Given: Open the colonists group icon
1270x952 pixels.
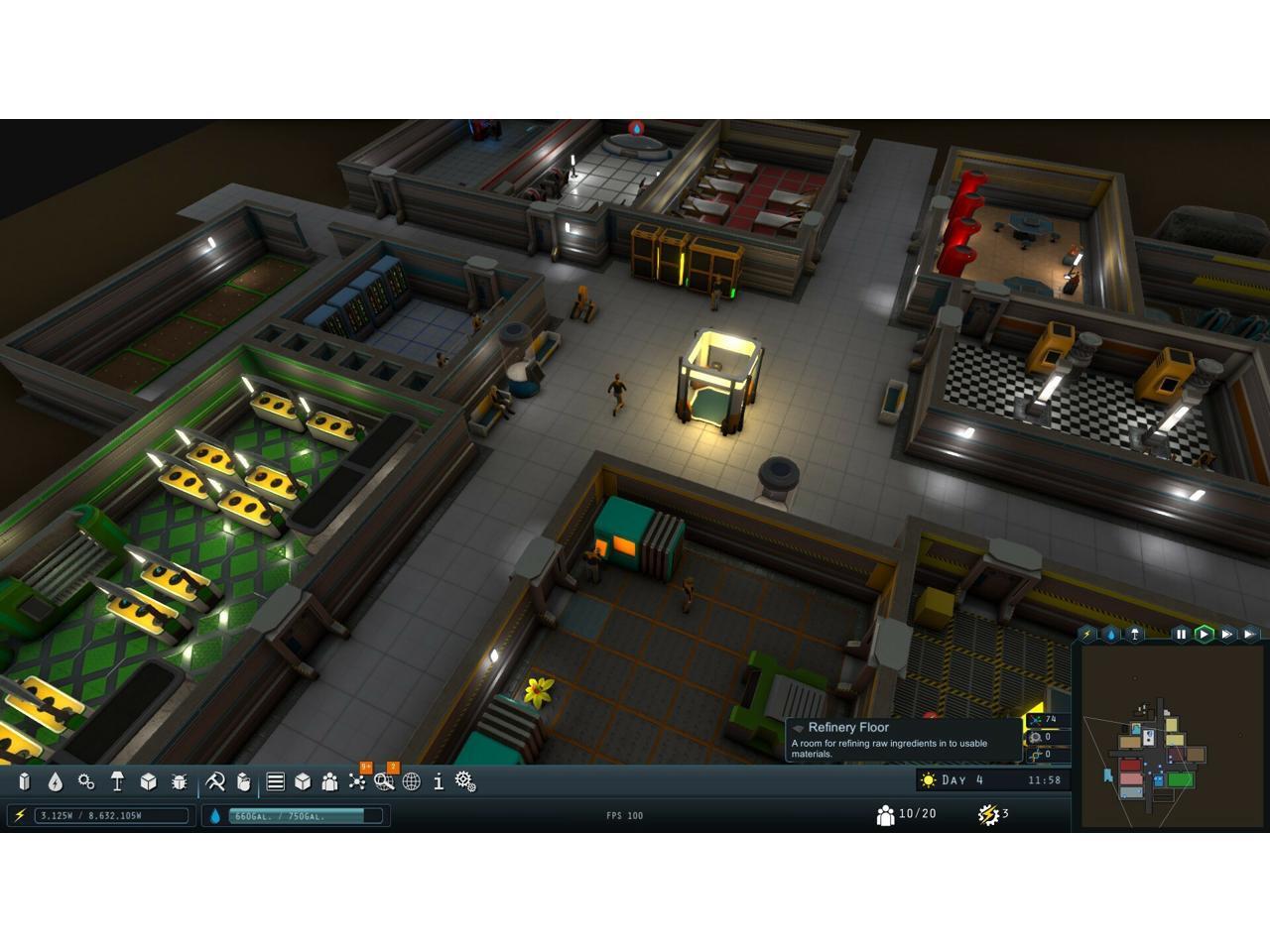Looking at the screenshot, I should tap(329, 782).
